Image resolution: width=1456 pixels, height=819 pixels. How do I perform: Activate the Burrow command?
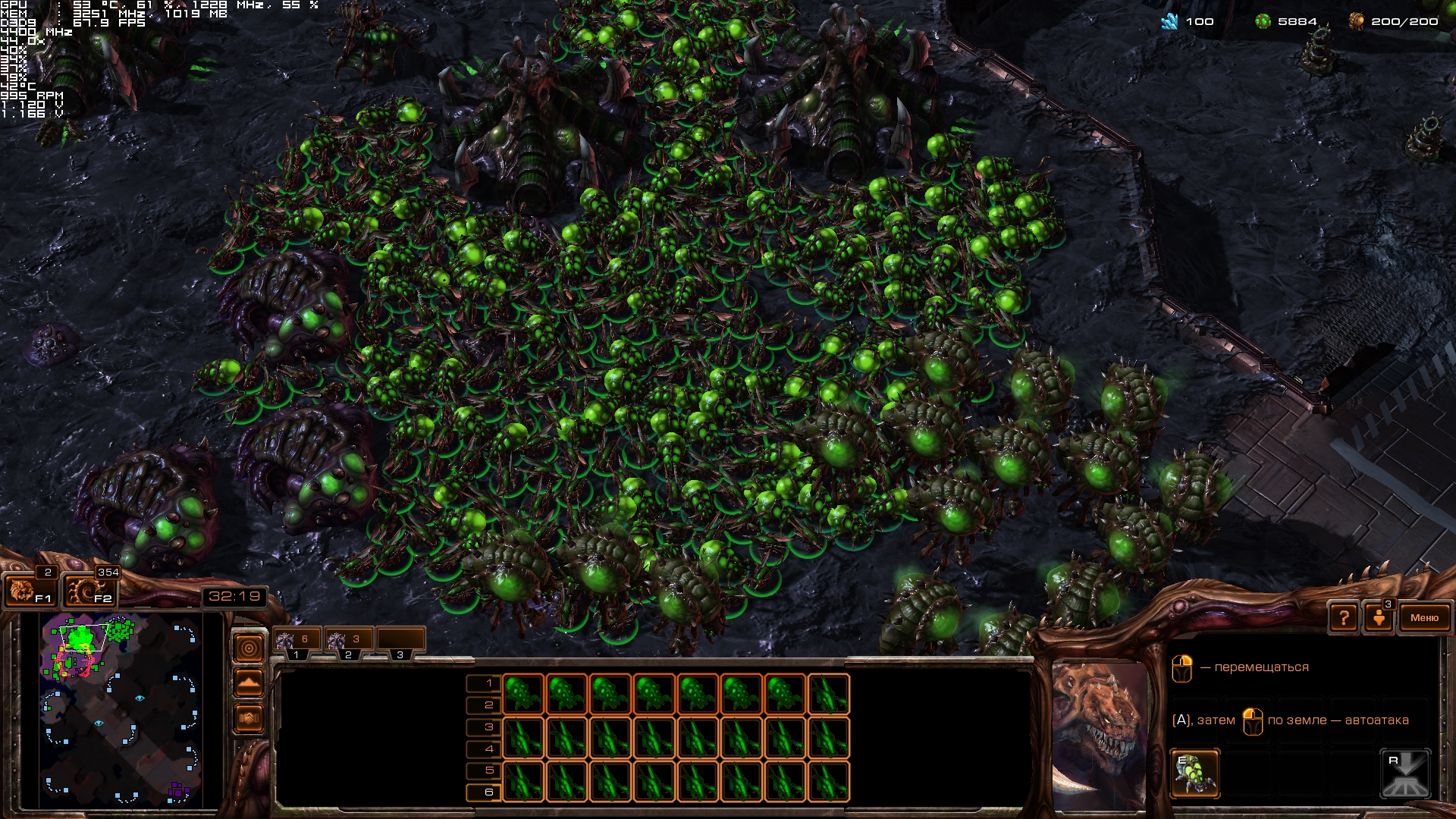[1405, 773]
